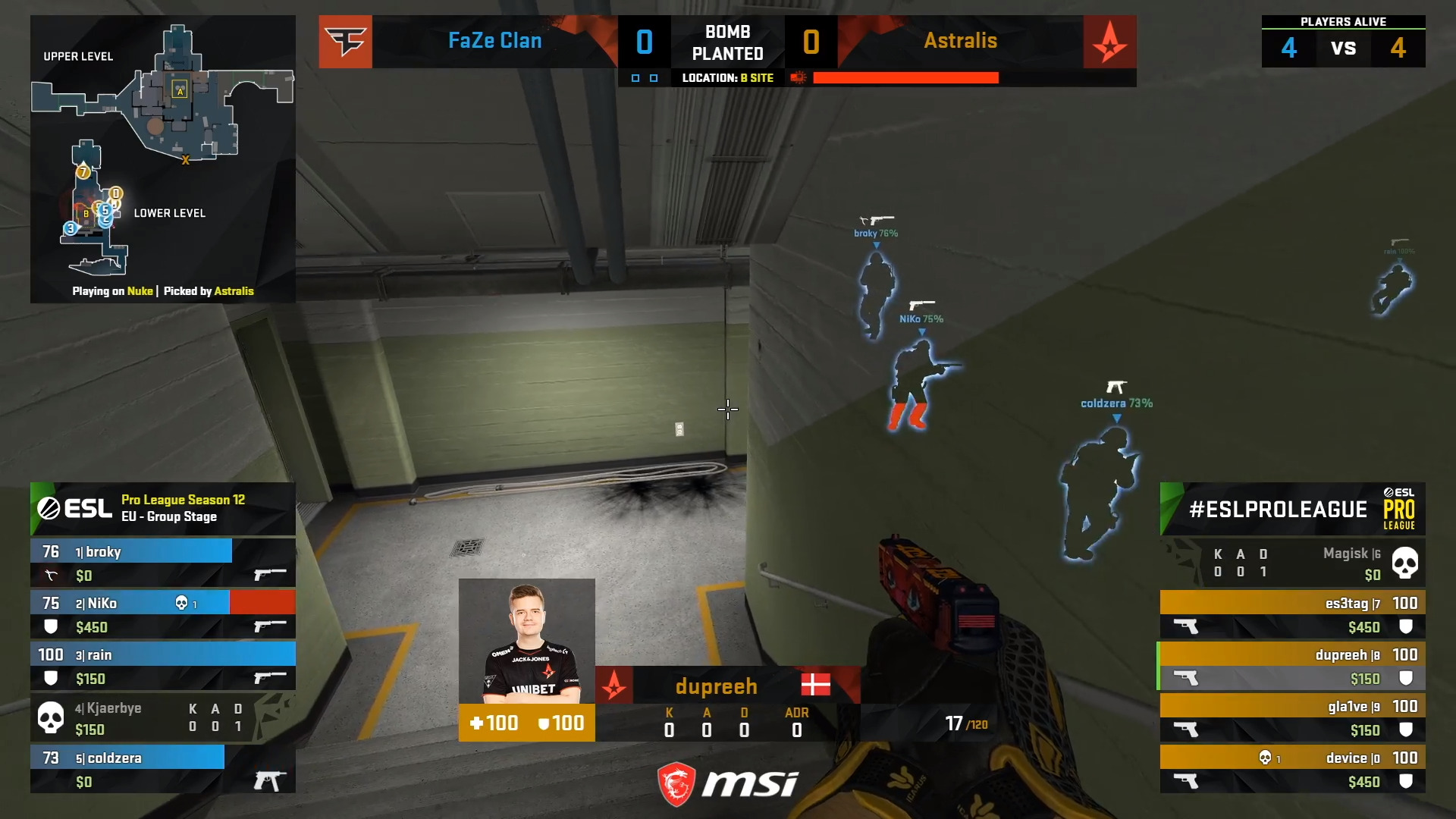Select Kjaerbye's dead player row
Screen dimensions: 1456x819
(162, 717)
